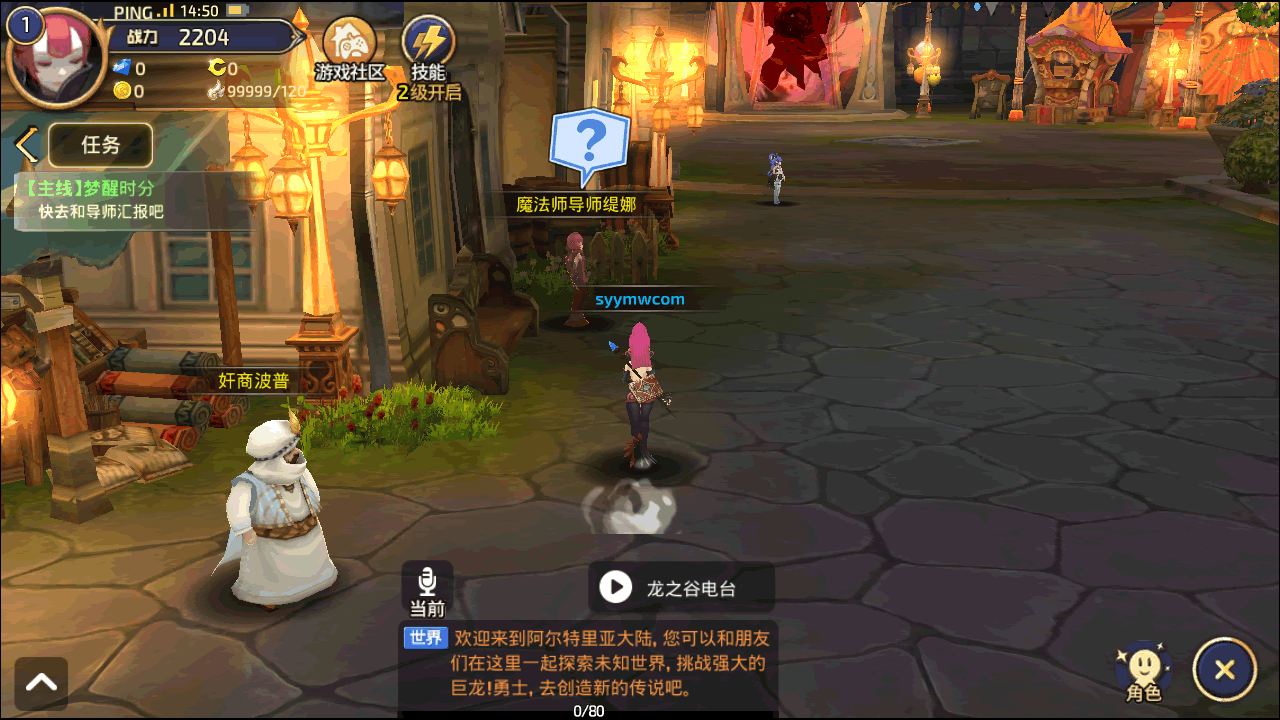Open the 角色 character menu
1280x720 pixels.
coord(1144,670)
